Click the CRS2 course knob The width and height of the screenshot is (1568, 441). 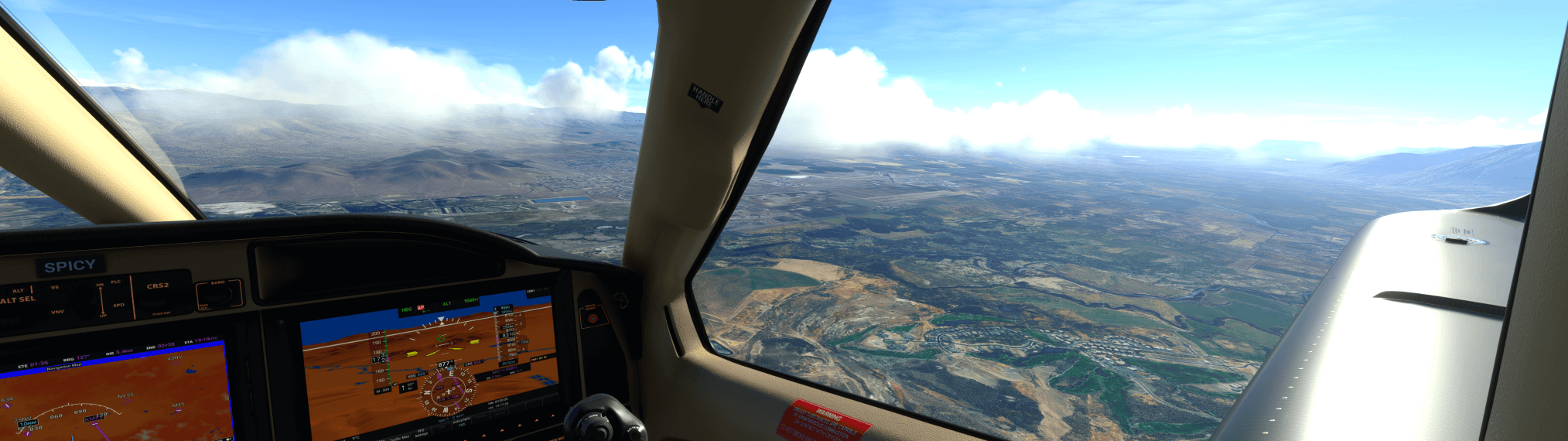[x=159, y=300]
